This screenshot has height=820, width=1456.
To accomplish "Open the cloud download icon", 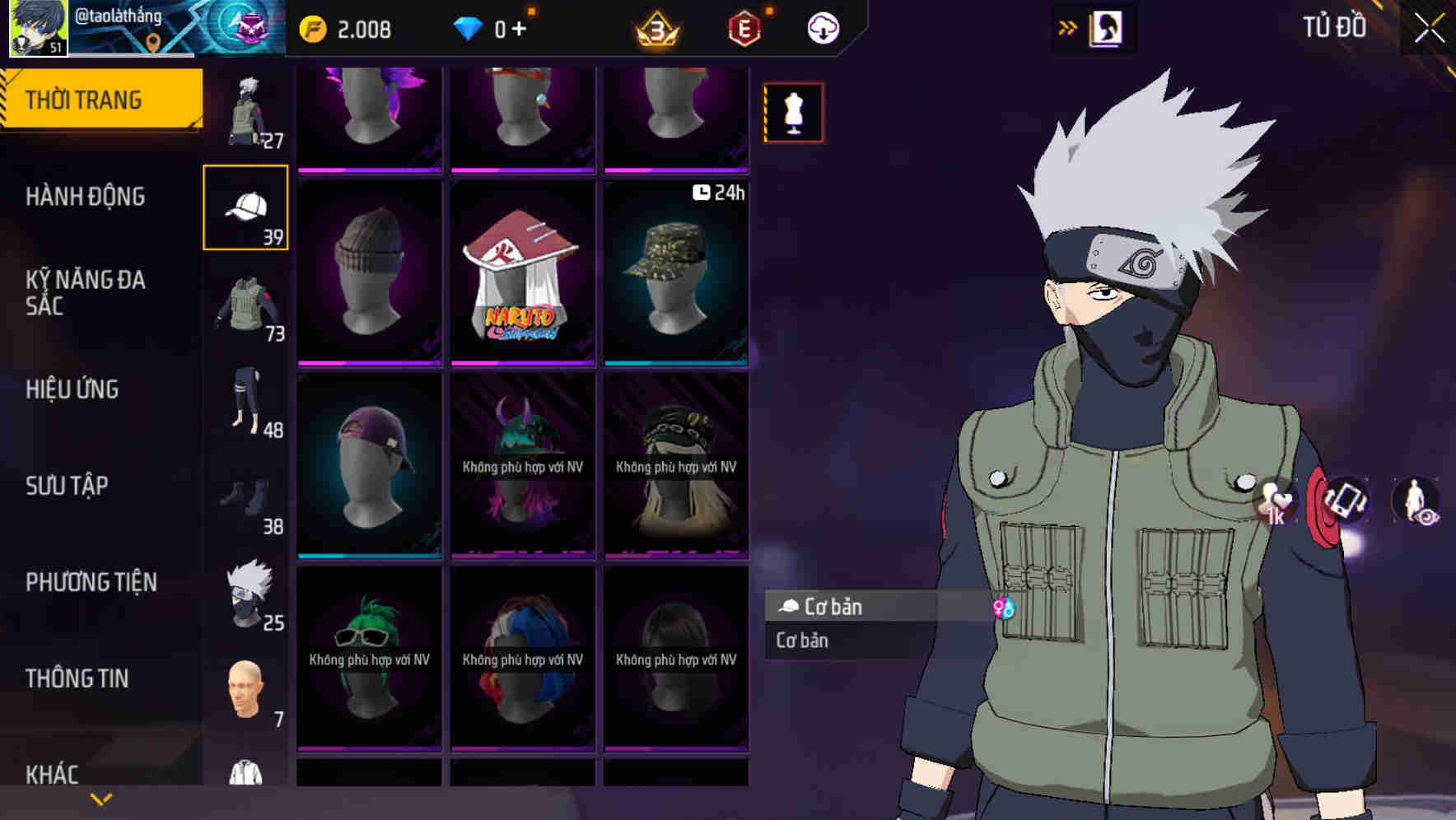I will pyautogui.click(x=821, y=27).
